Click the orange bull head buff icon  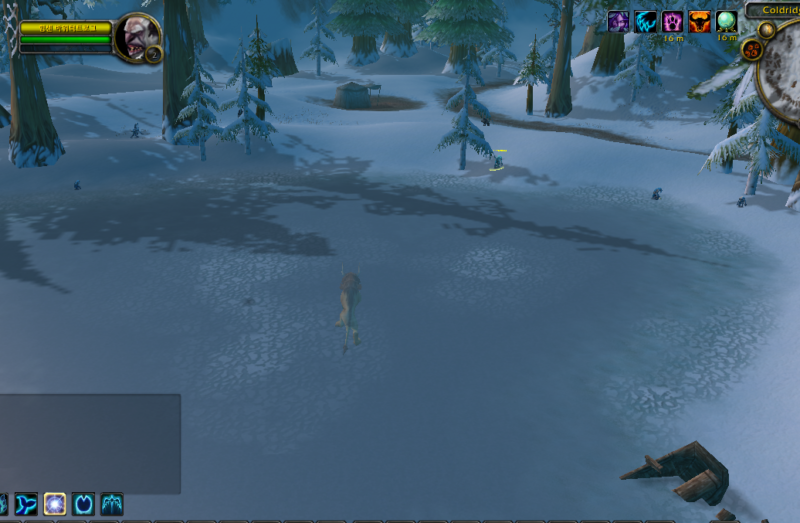[700, 21]
